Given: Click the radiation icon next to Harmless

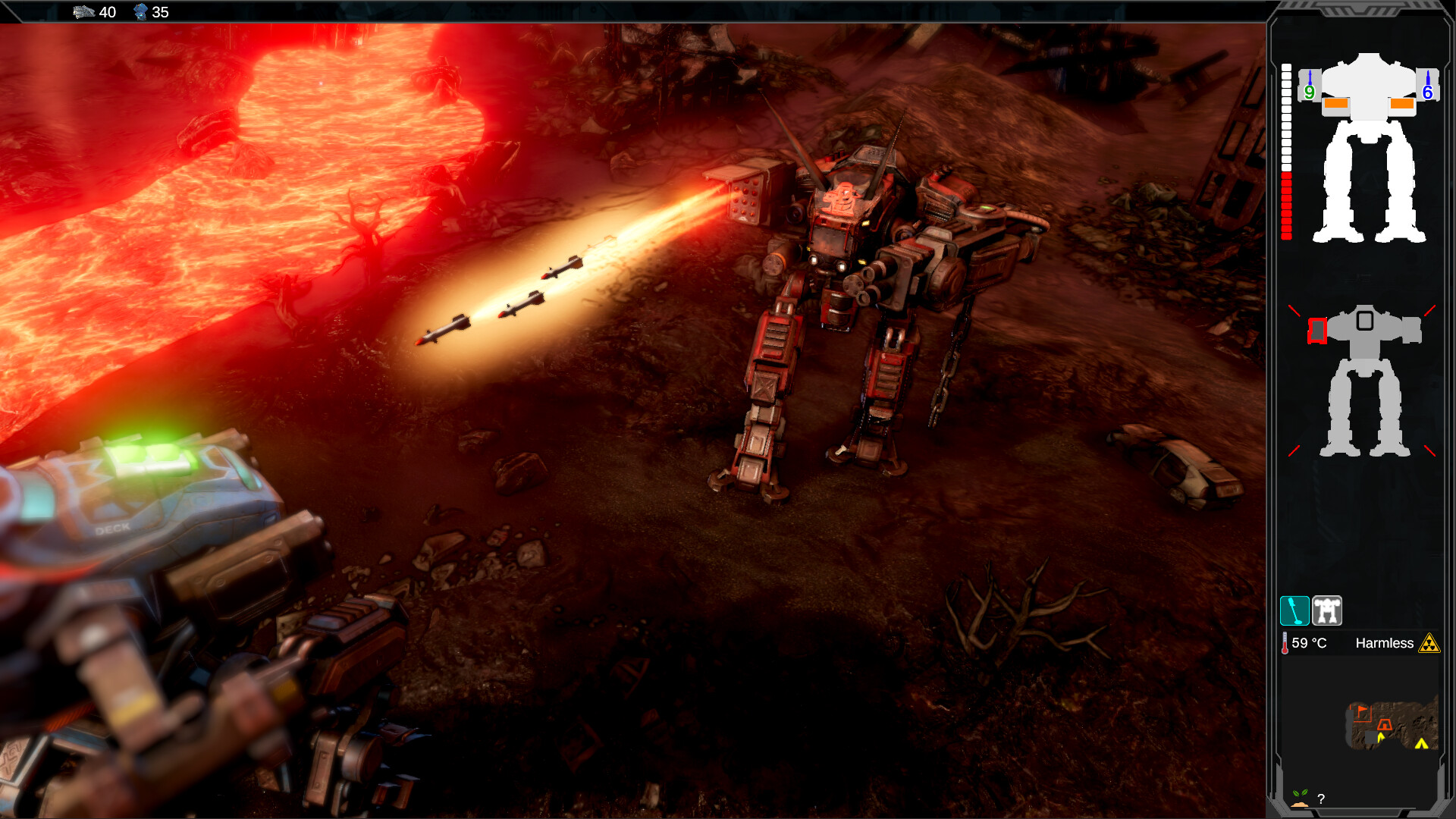Looking at the screenshot, I should coord(1429,644).
